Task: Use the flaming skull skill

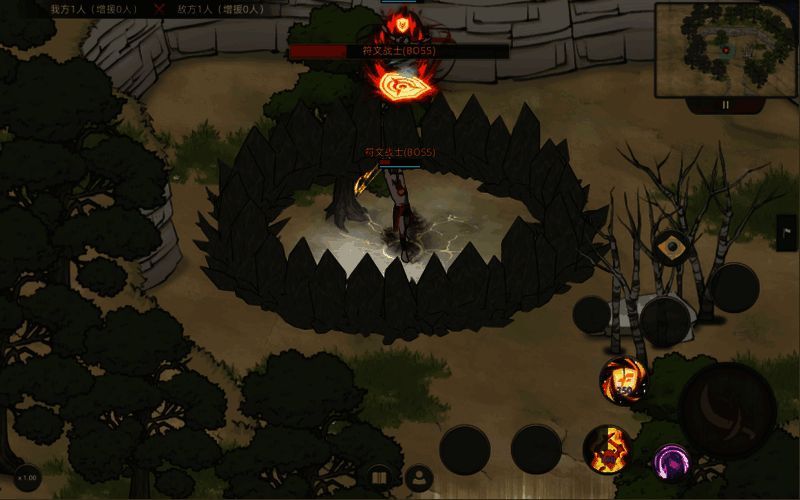Action: click(x=607, y=449)
